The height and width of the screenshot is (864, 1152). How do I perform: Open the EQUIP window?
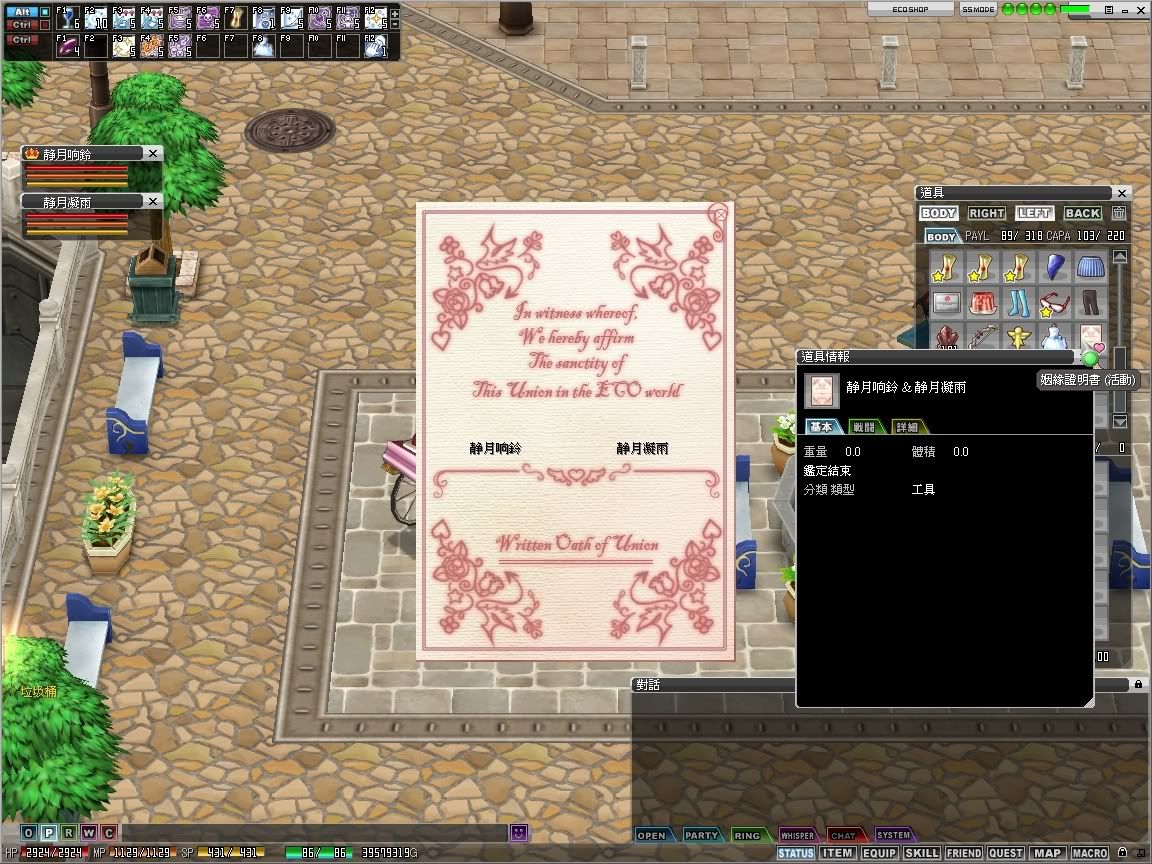pyautogui.click(x=879, y=853)
